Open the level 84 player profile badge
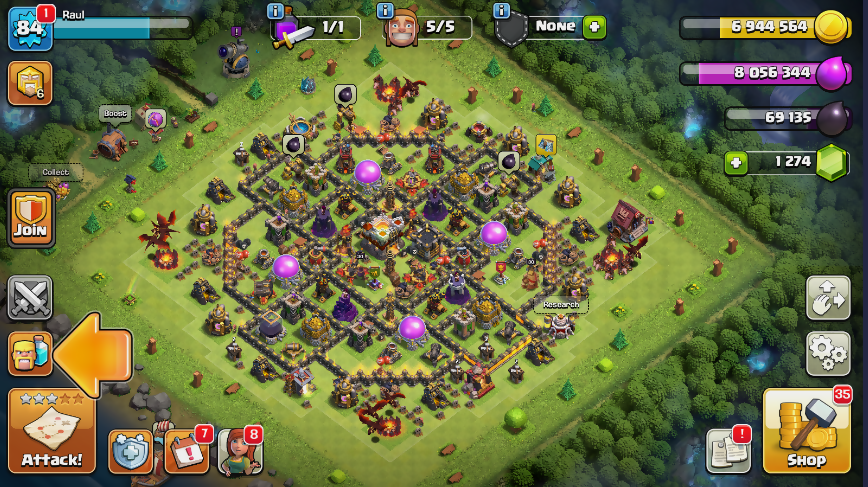 click(x=29, y=28)
